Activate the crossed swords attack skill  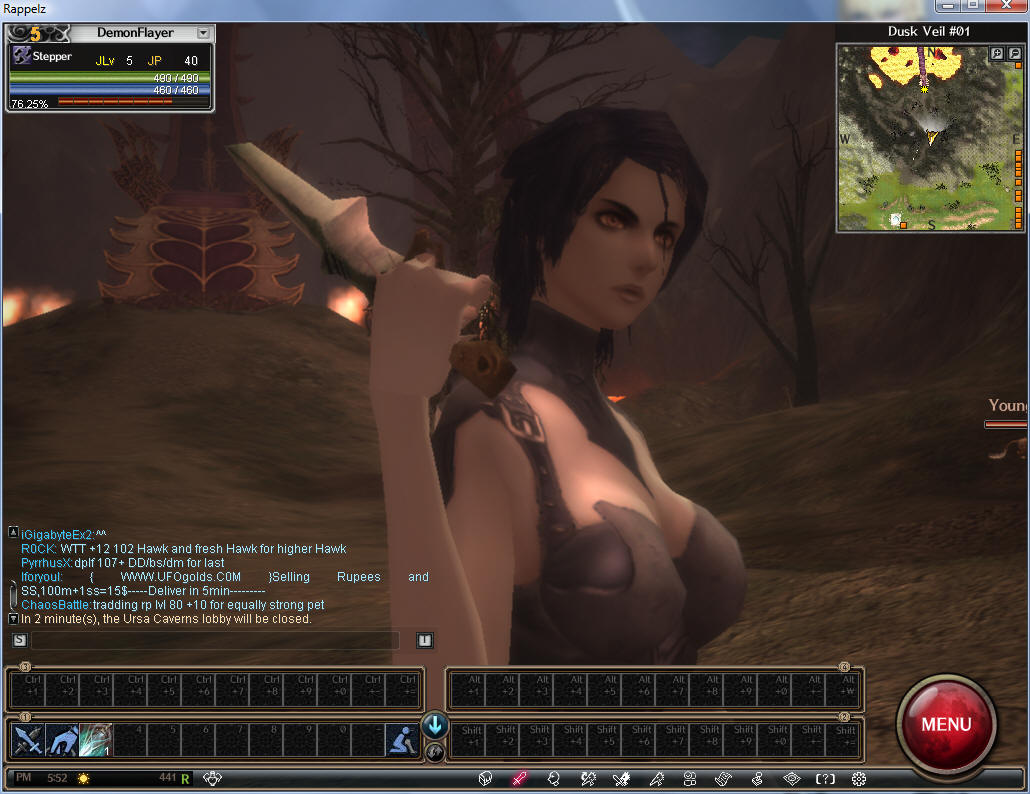[x=26, y=740]
